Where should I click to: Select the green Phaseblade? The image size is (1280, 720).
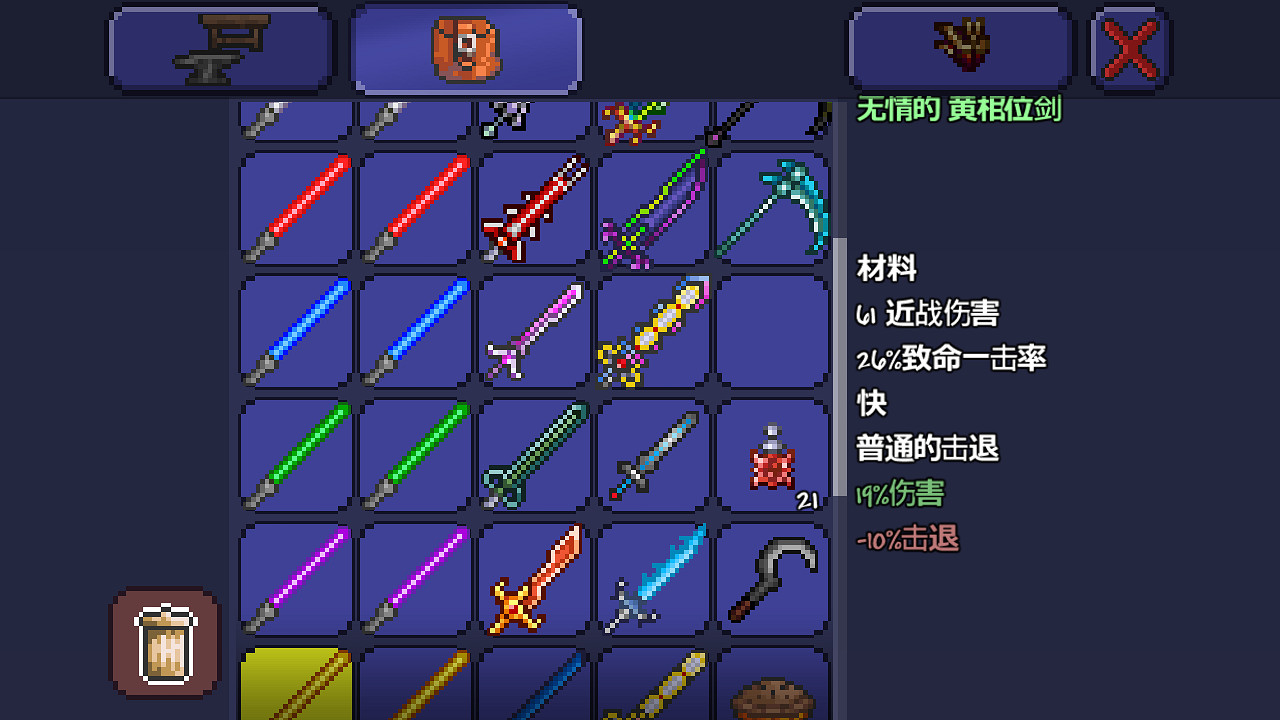click(293, 456)
